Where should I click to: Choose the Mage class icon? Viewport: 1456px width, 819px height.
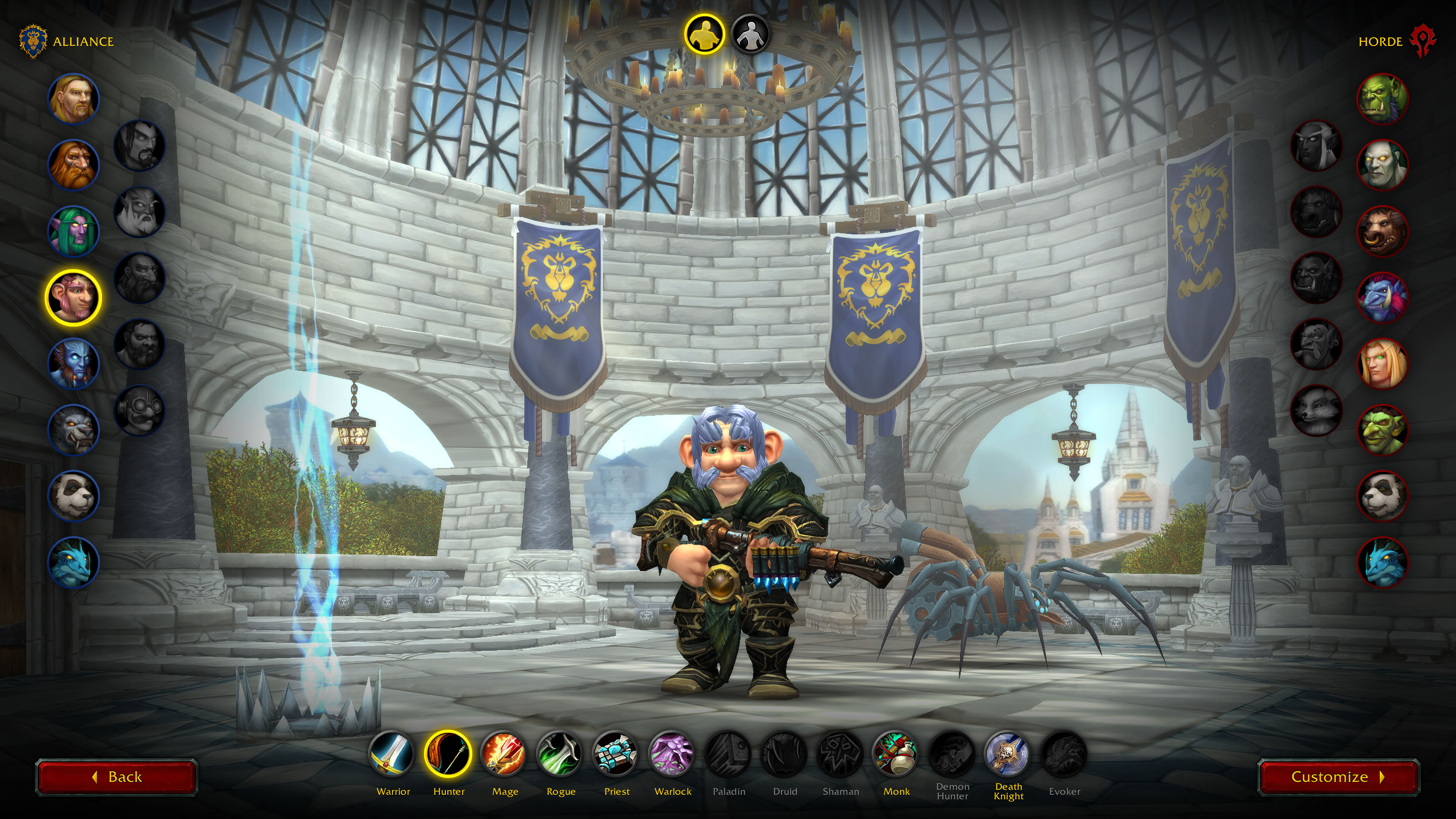tap(504, 754)
